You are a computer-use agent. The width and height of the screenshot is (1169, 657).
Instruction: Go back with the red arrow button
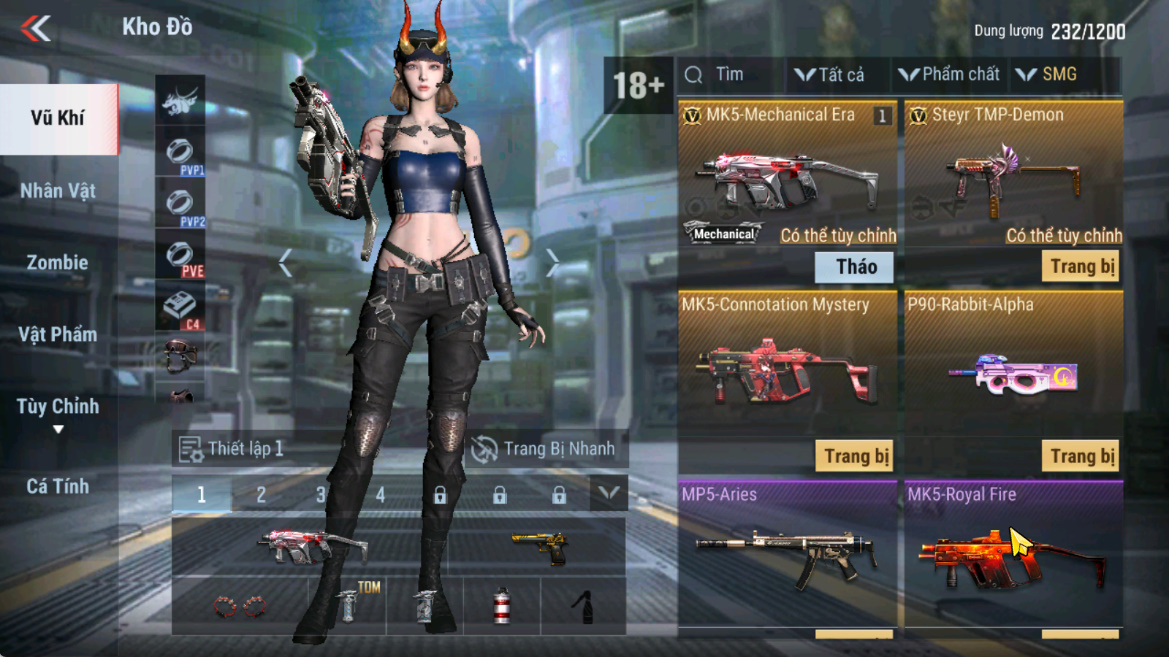coord(36,28)
